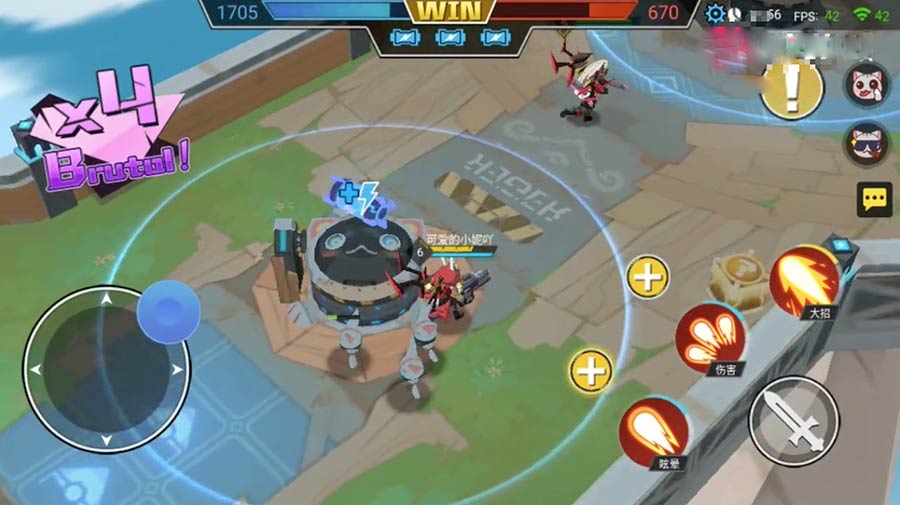Tap the blue virtual joystick knob
Viewport: 900px width, 505px height.
pyautogui.click(x=168, y=311)
